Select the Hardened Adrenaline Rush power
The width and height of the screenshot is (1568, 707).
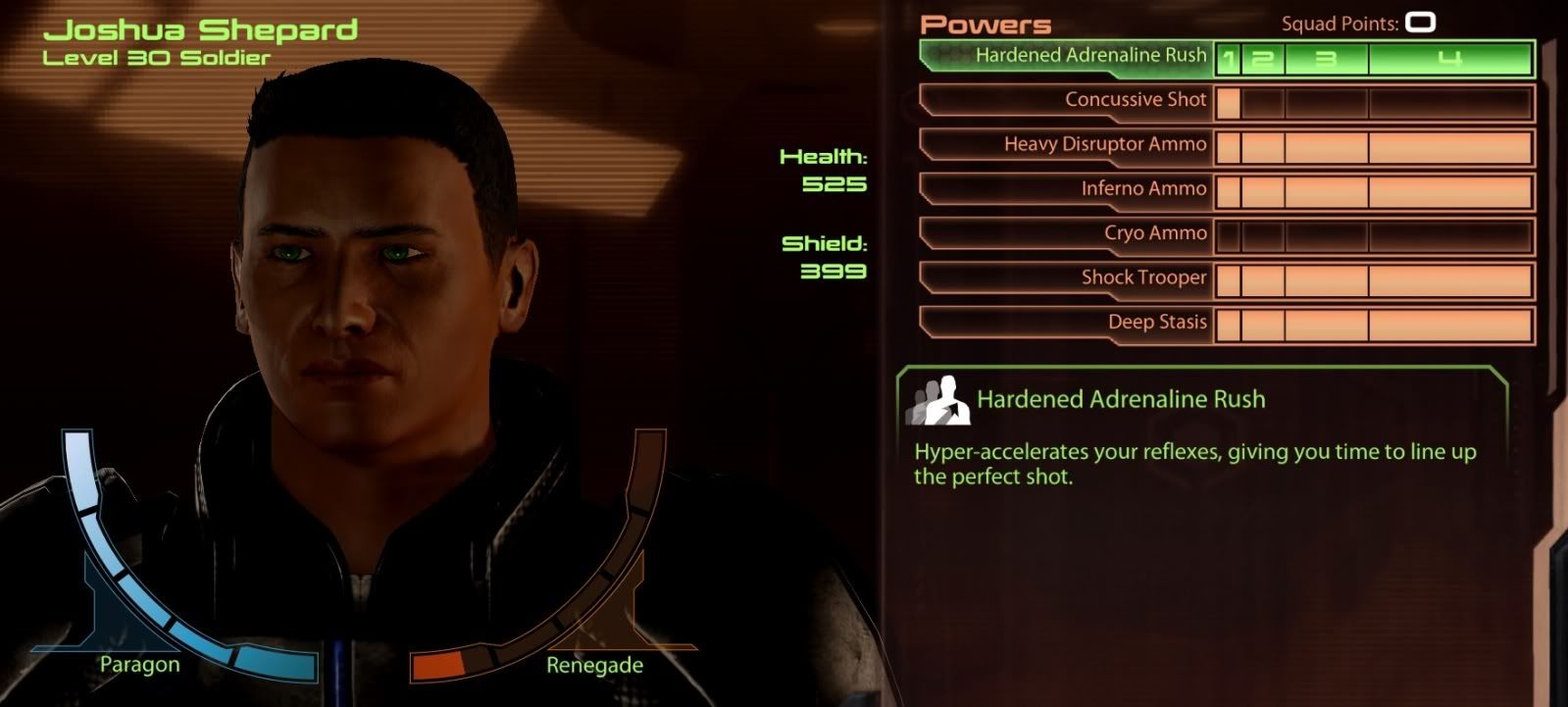coord(1088,56)
